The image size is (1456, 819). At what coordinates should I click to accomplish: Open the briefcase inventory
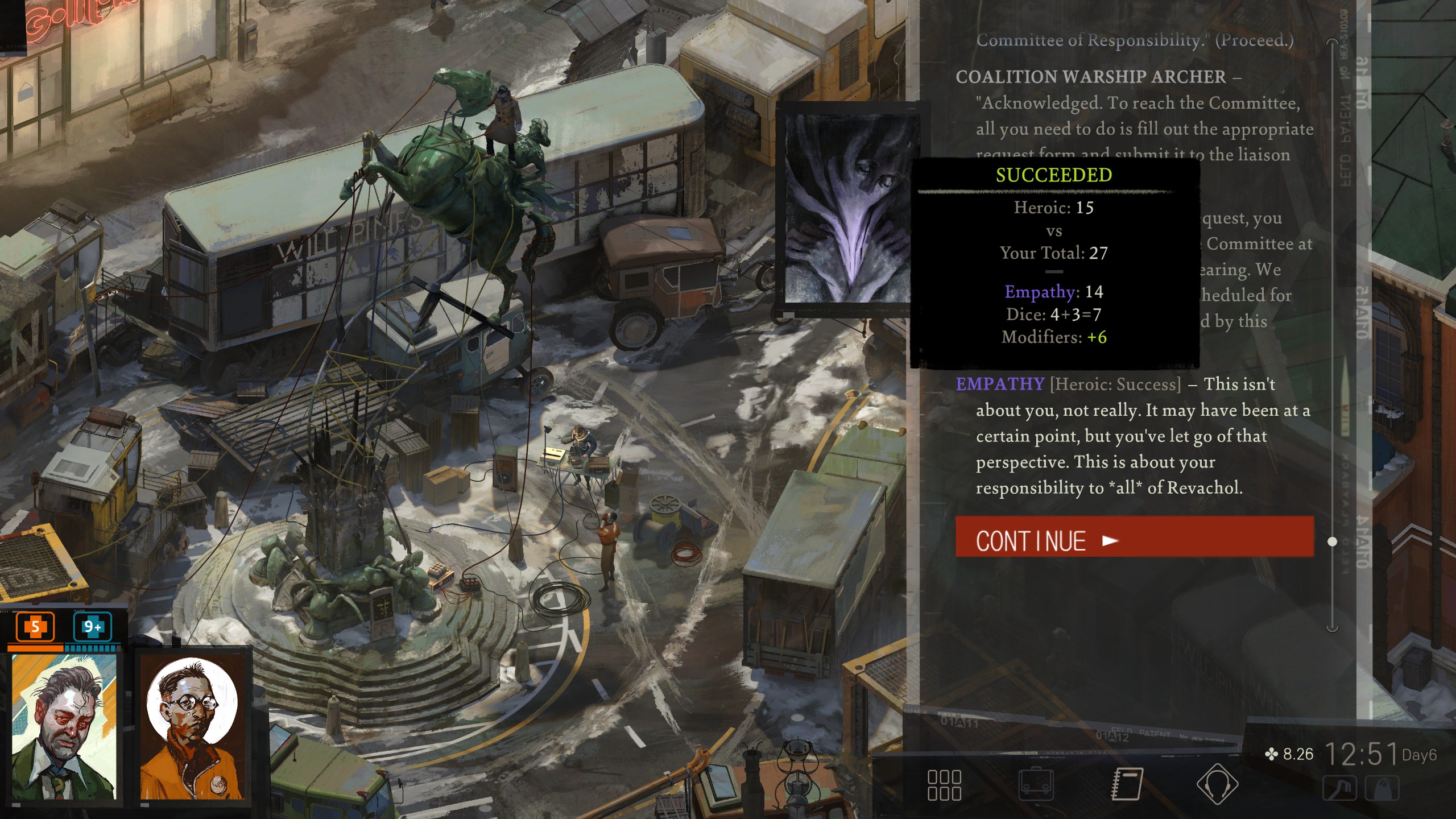click(x=1036, y=785)
